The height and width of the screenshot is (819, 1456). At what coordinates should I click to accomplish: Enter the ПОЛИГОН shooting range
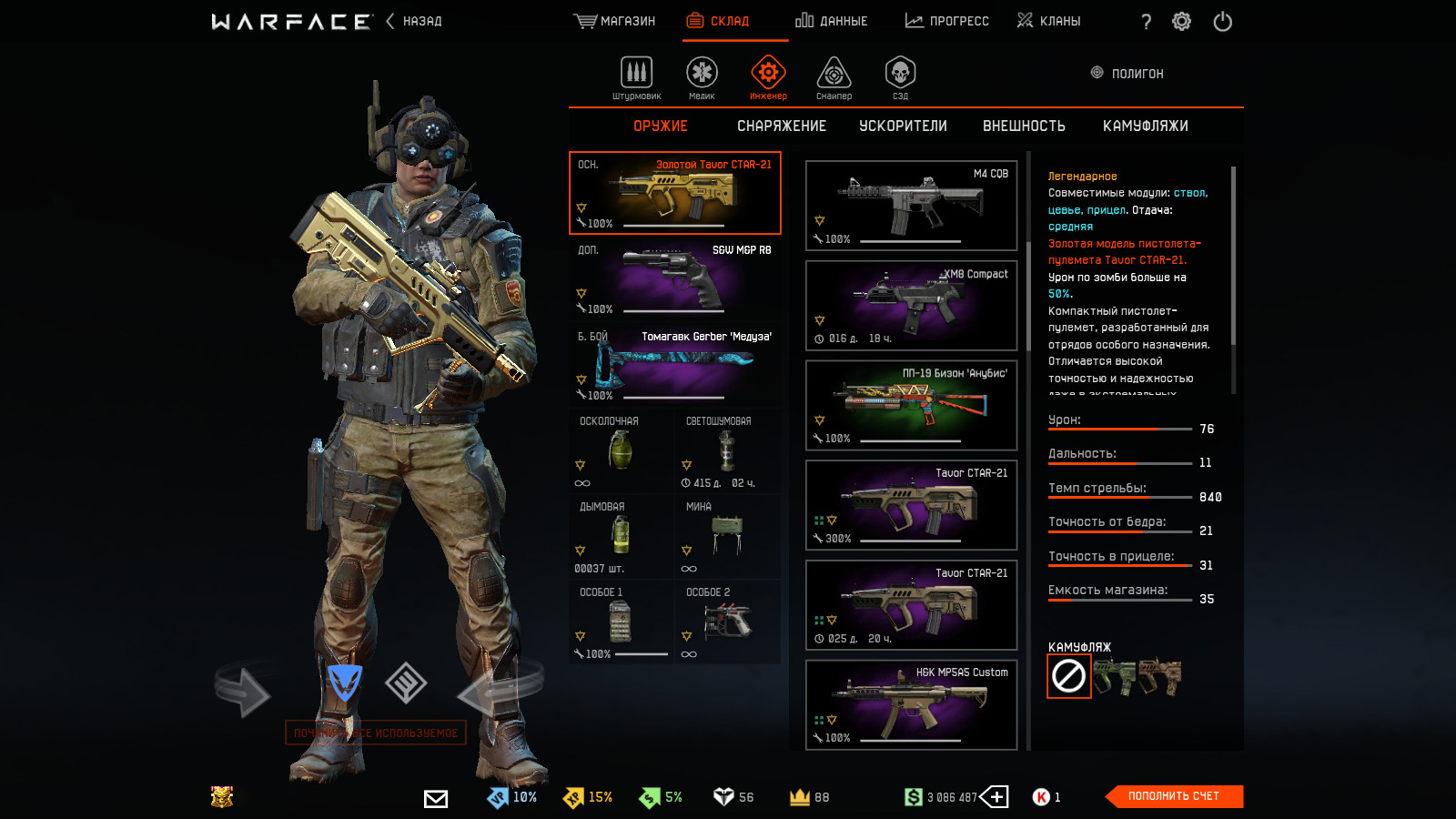click(x=1127, y=74)
